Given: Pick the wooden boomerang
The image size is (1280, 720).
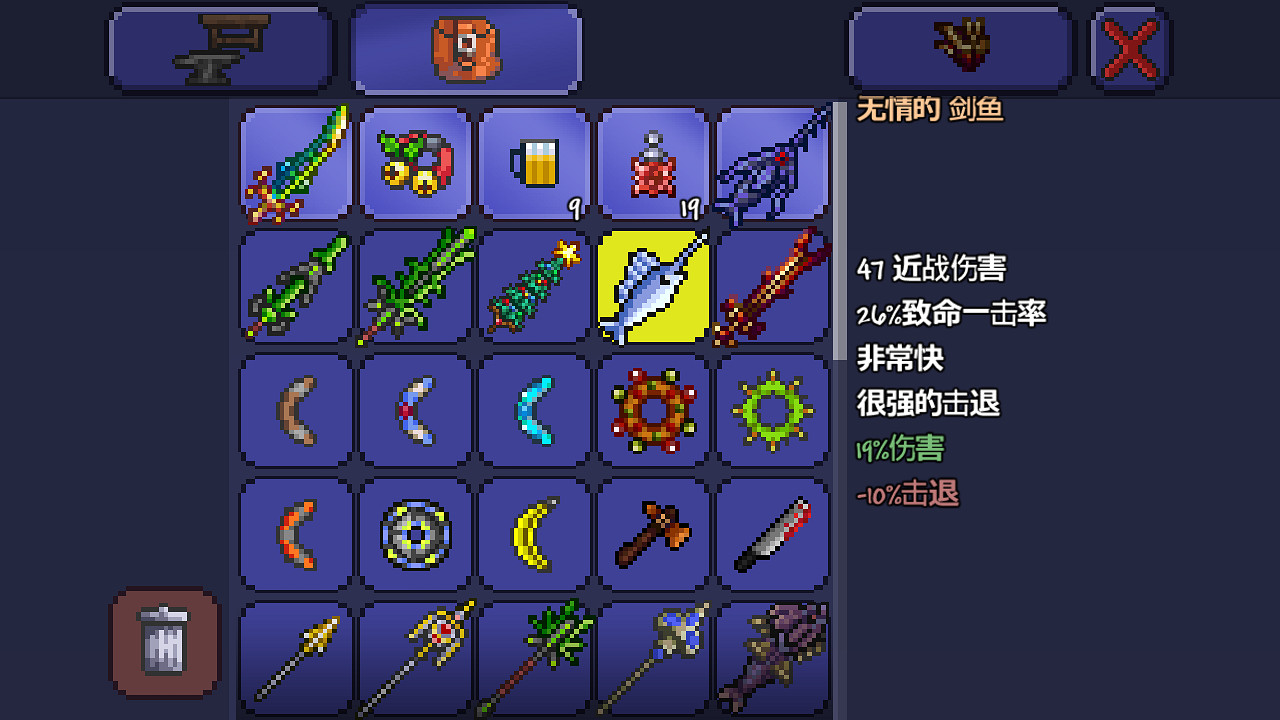Looking at the screenshot, I should (295, 410).
